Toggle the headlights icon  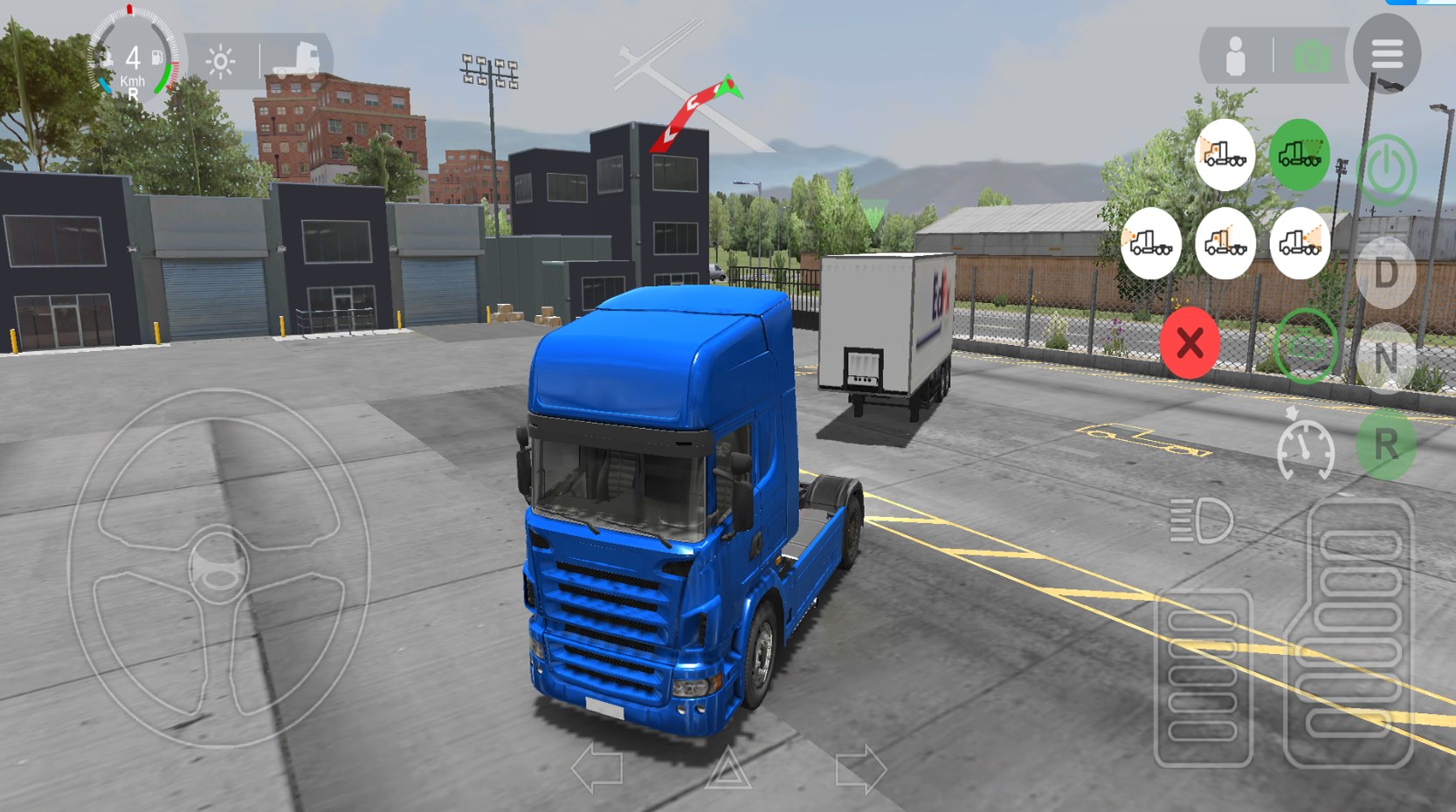click(x=1202, y=521)
